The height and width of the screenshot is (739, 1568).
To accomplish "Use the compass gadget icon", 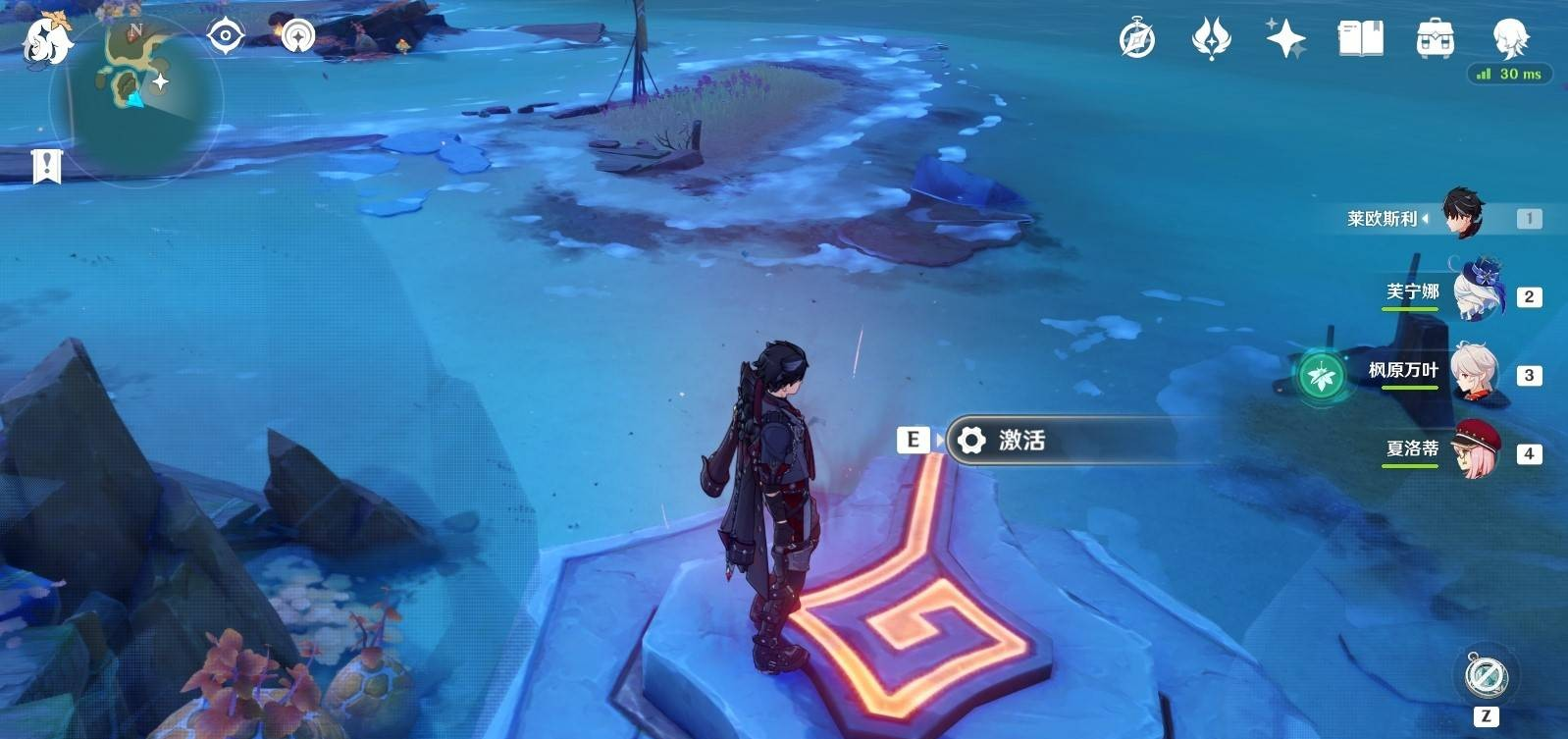I will click(x=1485, y=676).
